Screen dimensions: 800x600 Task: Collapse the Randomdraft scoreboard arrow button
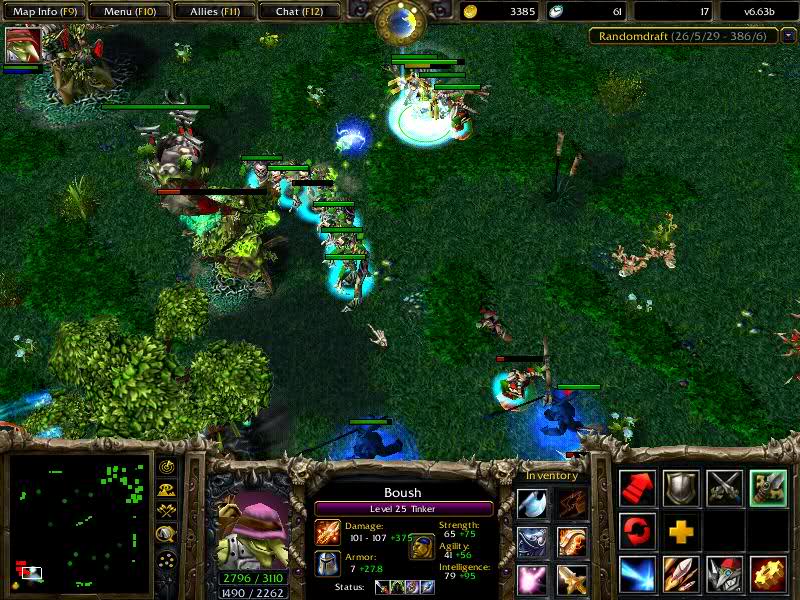[788, 37]
